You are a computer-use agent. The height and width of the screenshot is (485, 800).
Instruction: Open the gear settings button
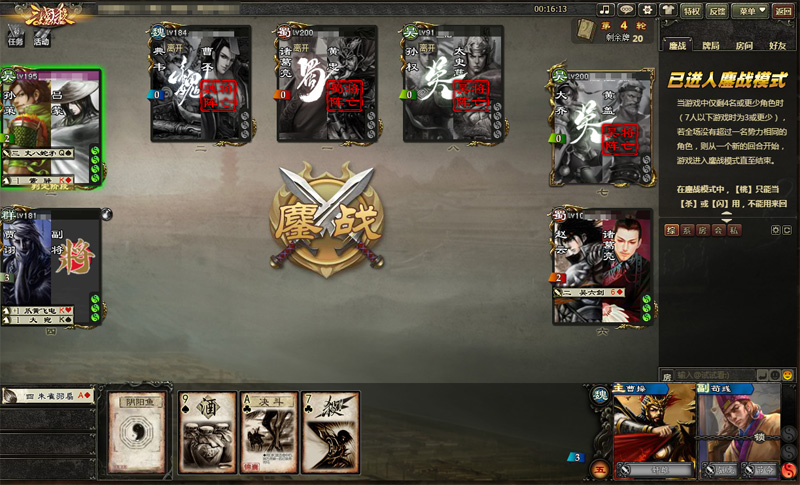[x=647, y=10]
